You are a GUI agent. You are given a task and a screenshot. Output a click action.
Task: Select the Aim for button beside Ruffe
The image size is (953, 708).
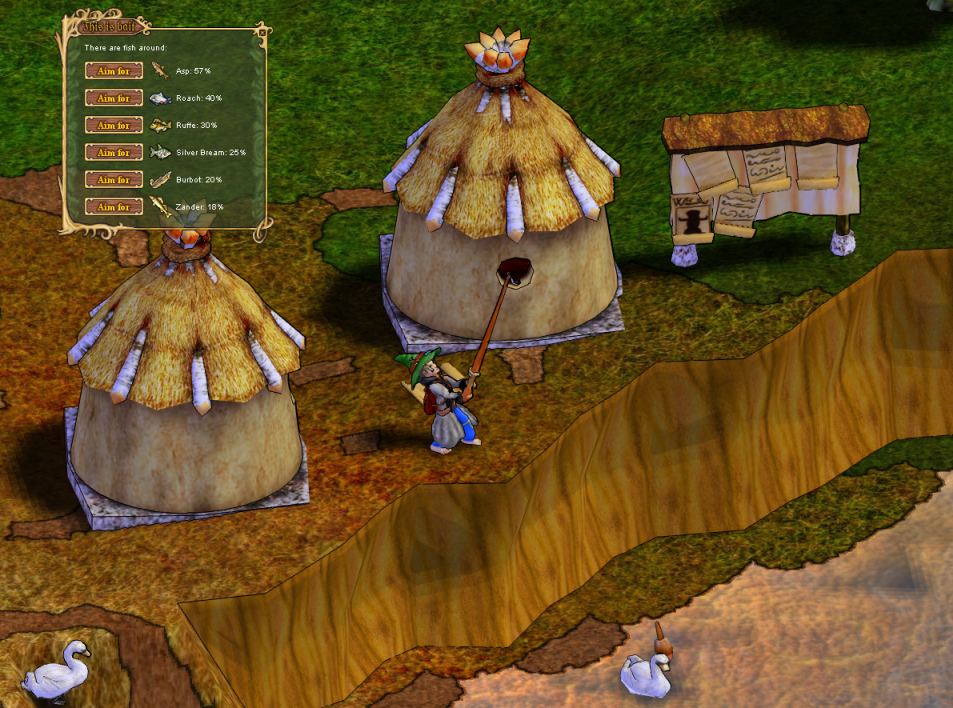point(114,125)
